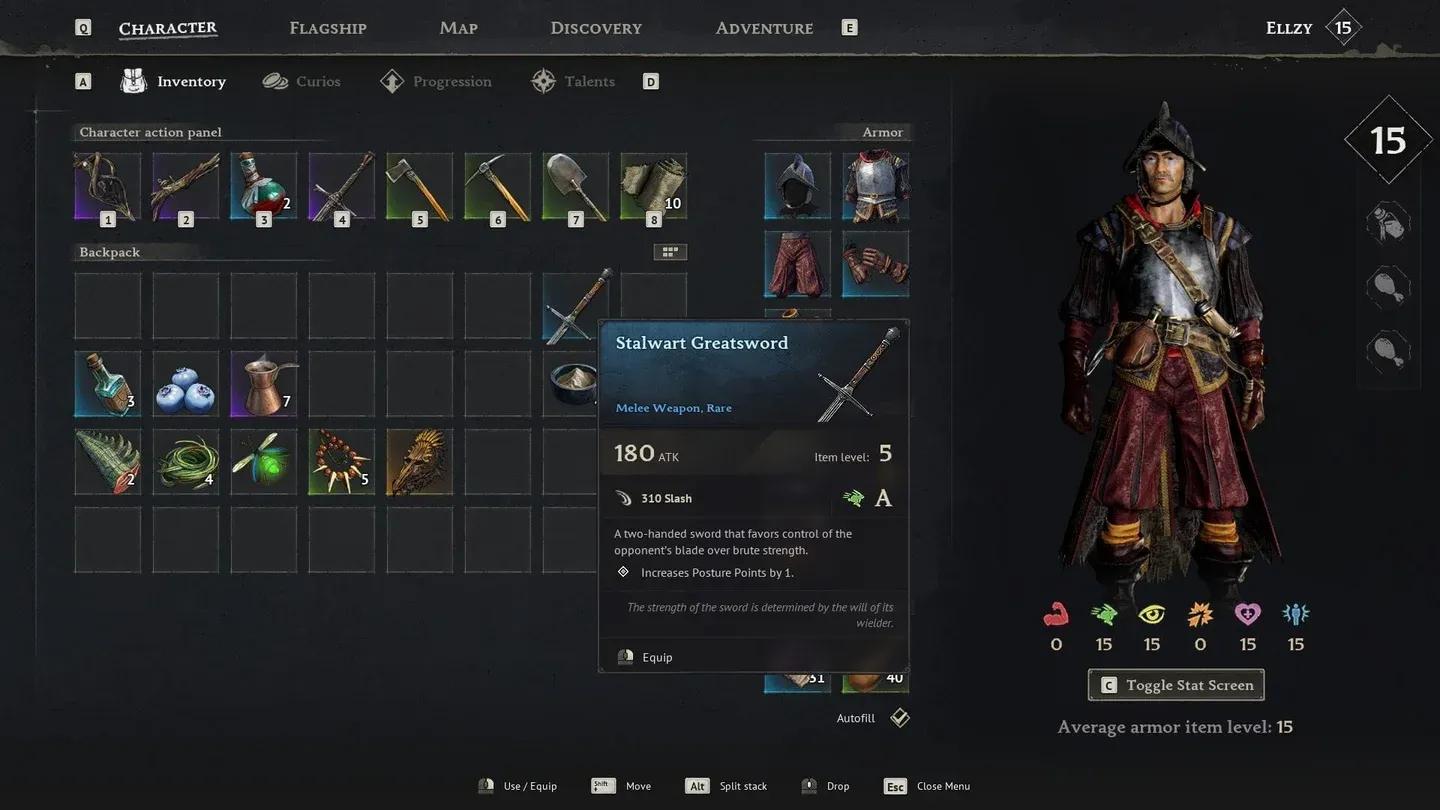Open the Progression tab

point(451,81)
